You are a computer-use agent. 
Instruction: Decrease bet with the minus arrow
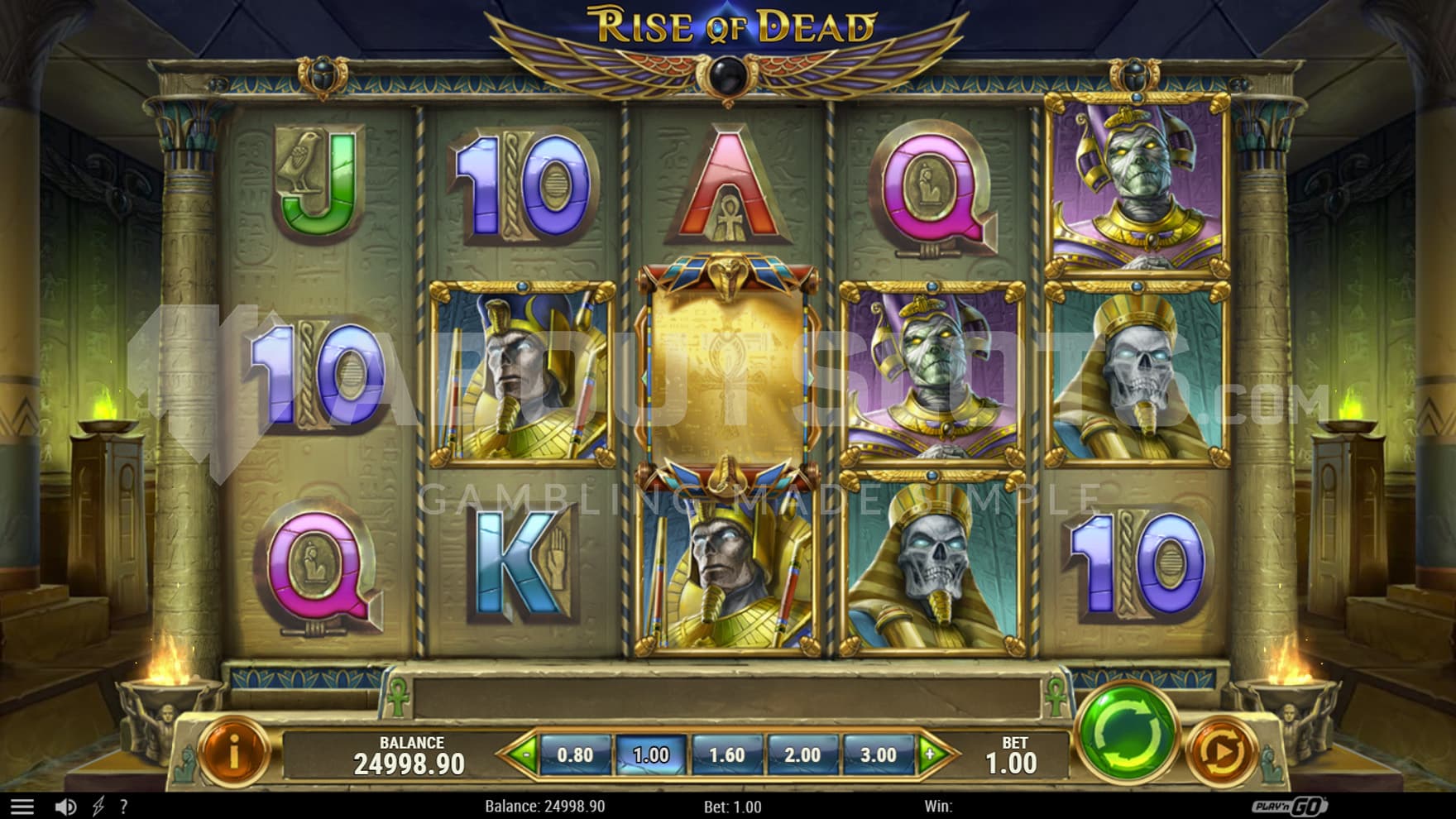point(523,754)
